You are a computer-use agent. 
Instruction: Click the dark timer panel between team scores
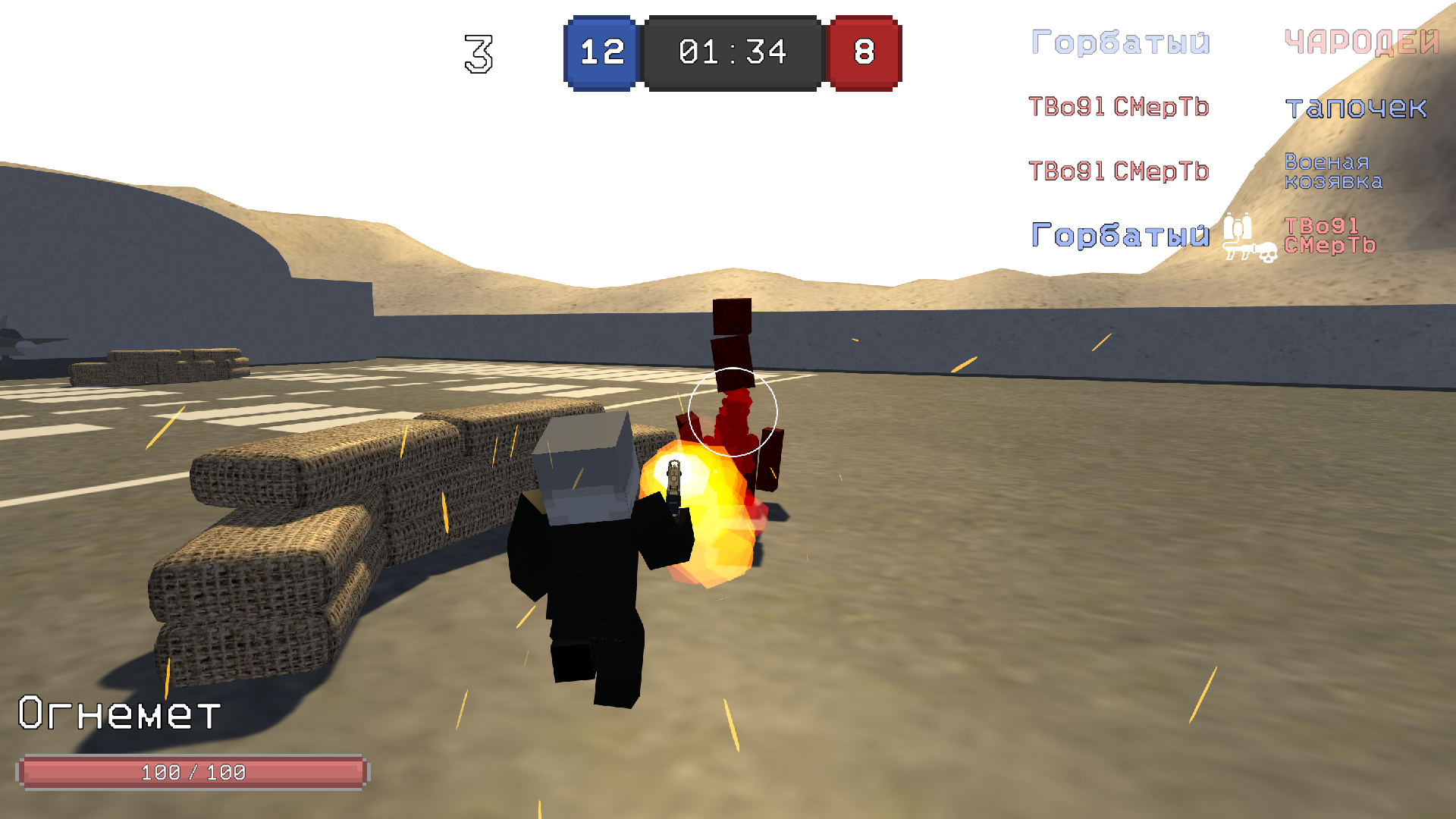click(733, 52)
